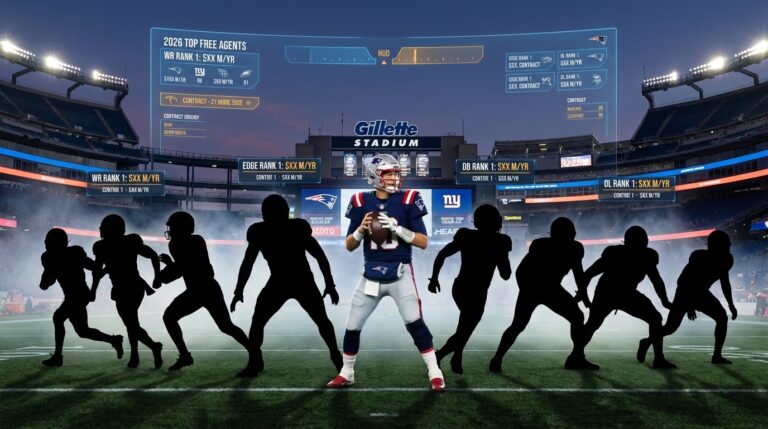Open the gold Contract bar under WR rank
This screenshot has height=429, width=768.
click(209, 101)
